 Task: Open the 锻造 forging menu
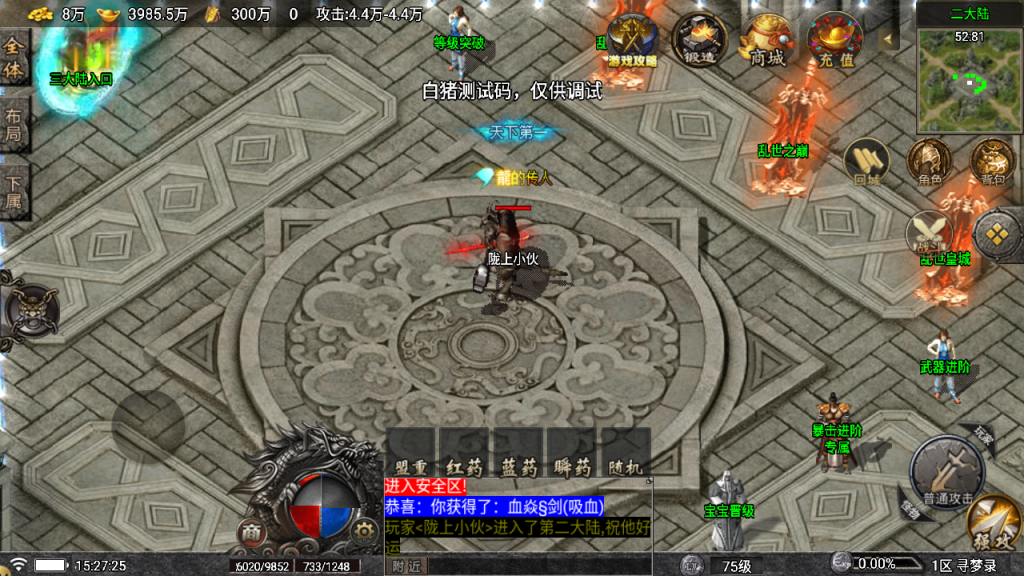[699, 40]
